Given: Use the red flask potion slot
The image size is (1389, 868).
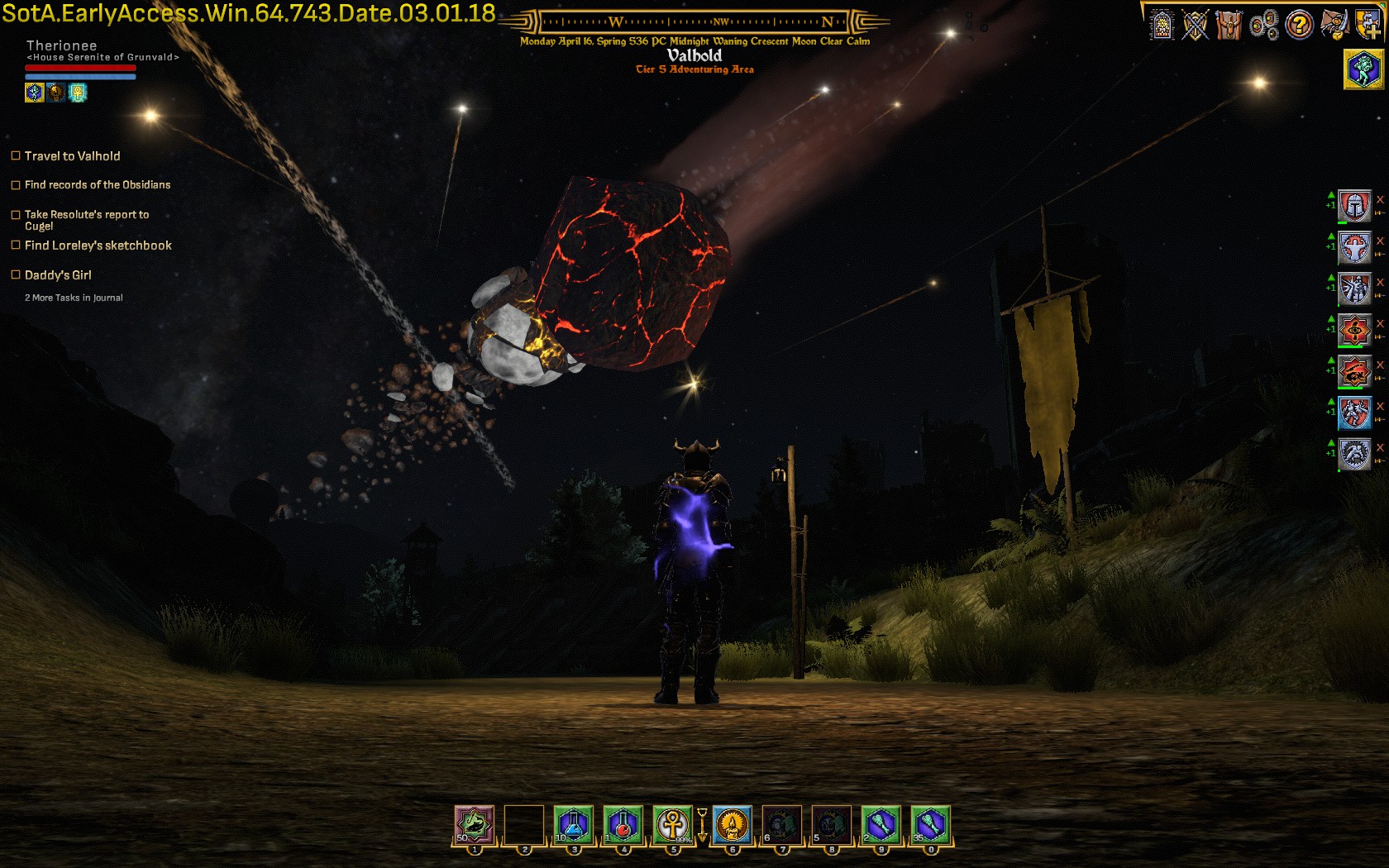Looking at the screenshot, I should (623, 825).
